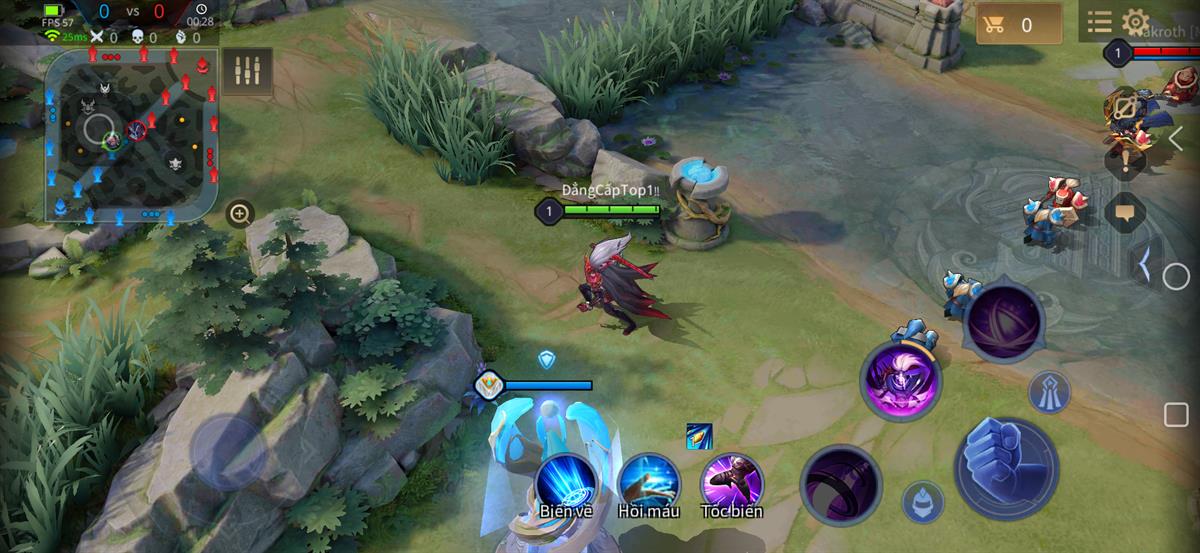Select the minion-target attack button

(922, 501)
